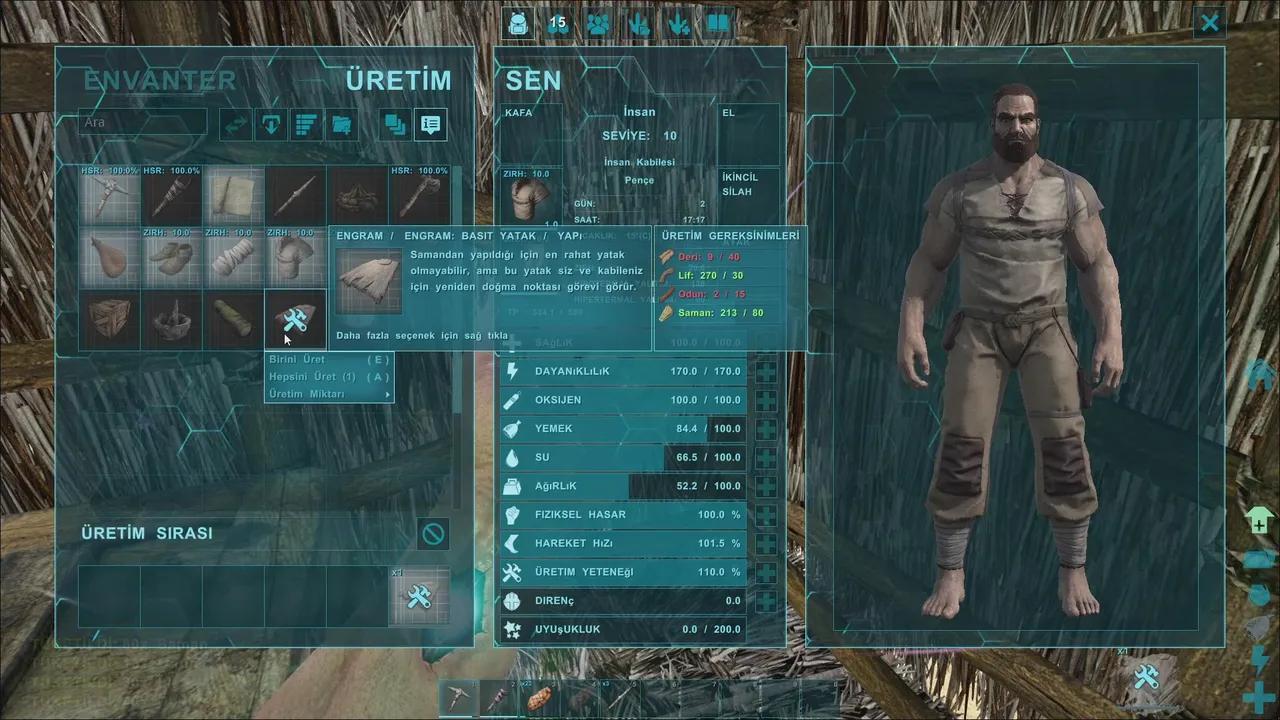Click the Ara search field
Screen dimensions: 1280x720
[x=143, y=123]
